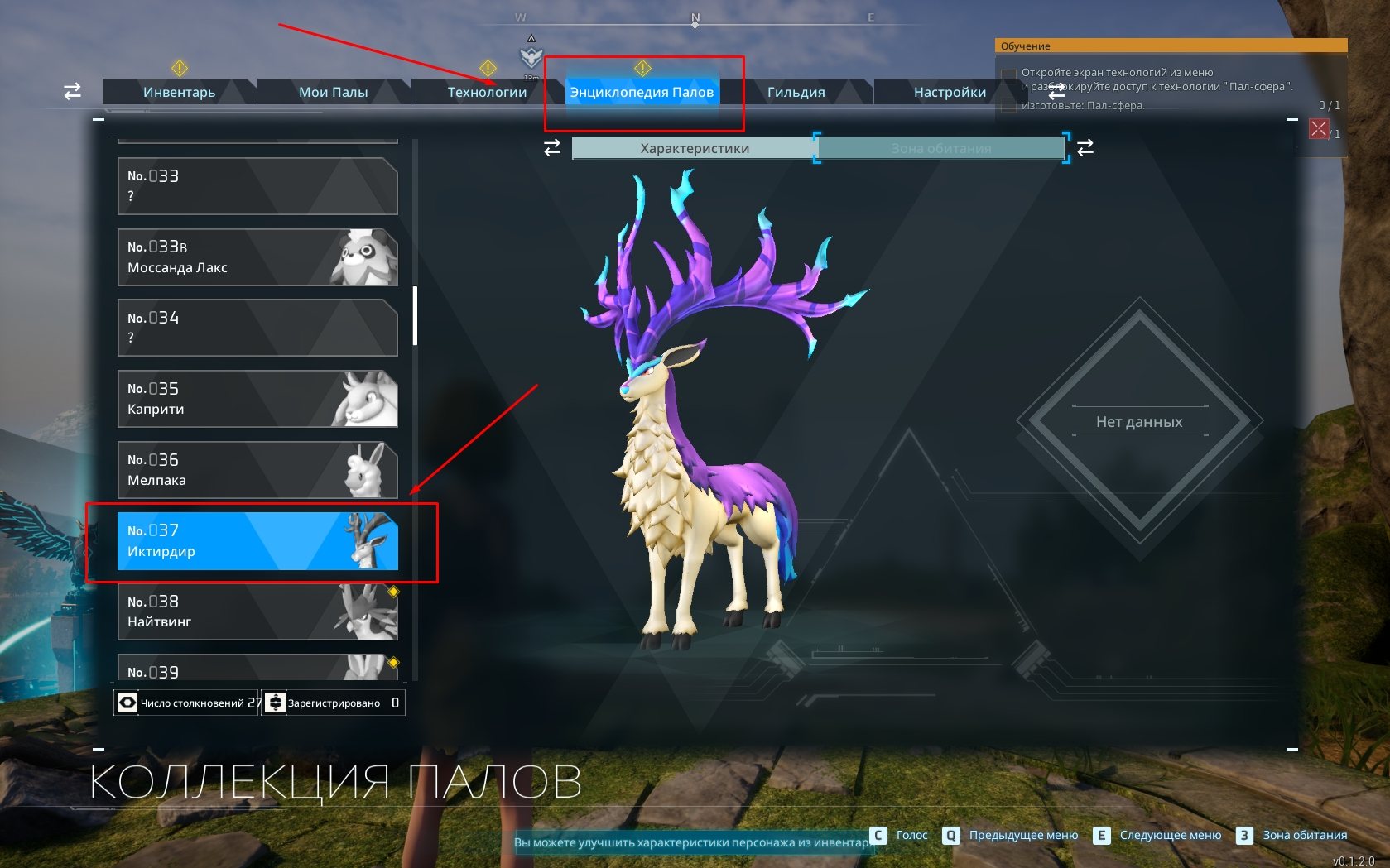Viewport: 1390px width, 868px height.
Task: Click the swap arrows left of Инвентарь
Action: 73,91
